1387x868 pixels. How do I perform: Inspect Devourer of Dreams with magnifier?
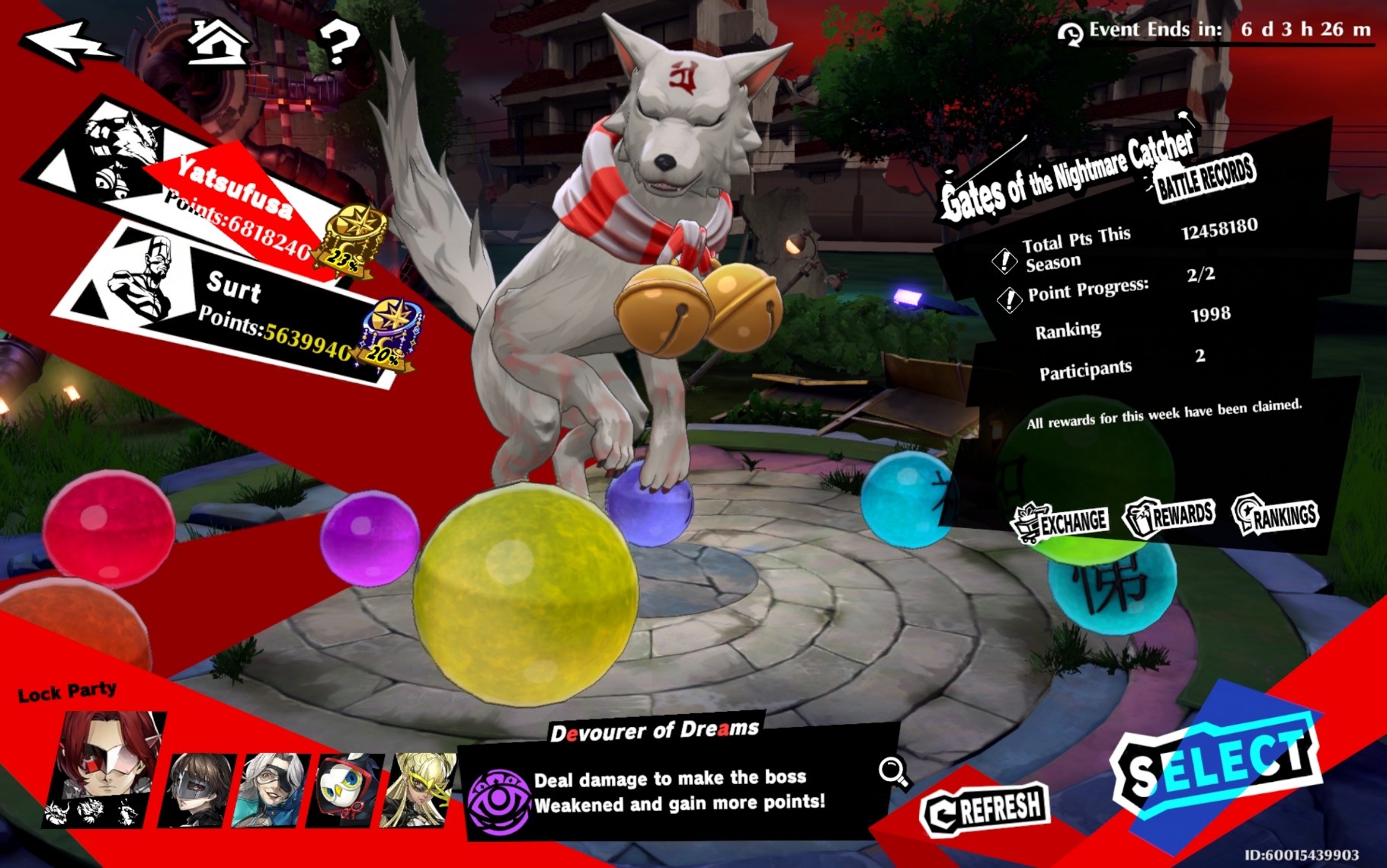893,772
